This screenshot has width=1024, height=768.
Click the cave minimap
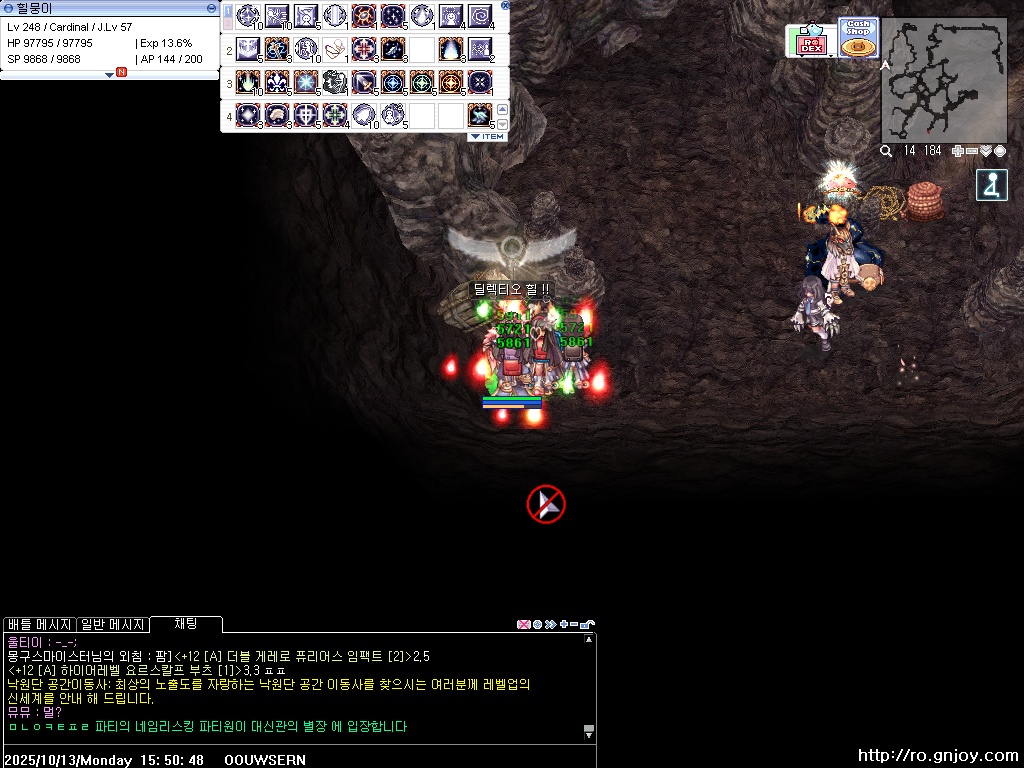tap(943, 81)
